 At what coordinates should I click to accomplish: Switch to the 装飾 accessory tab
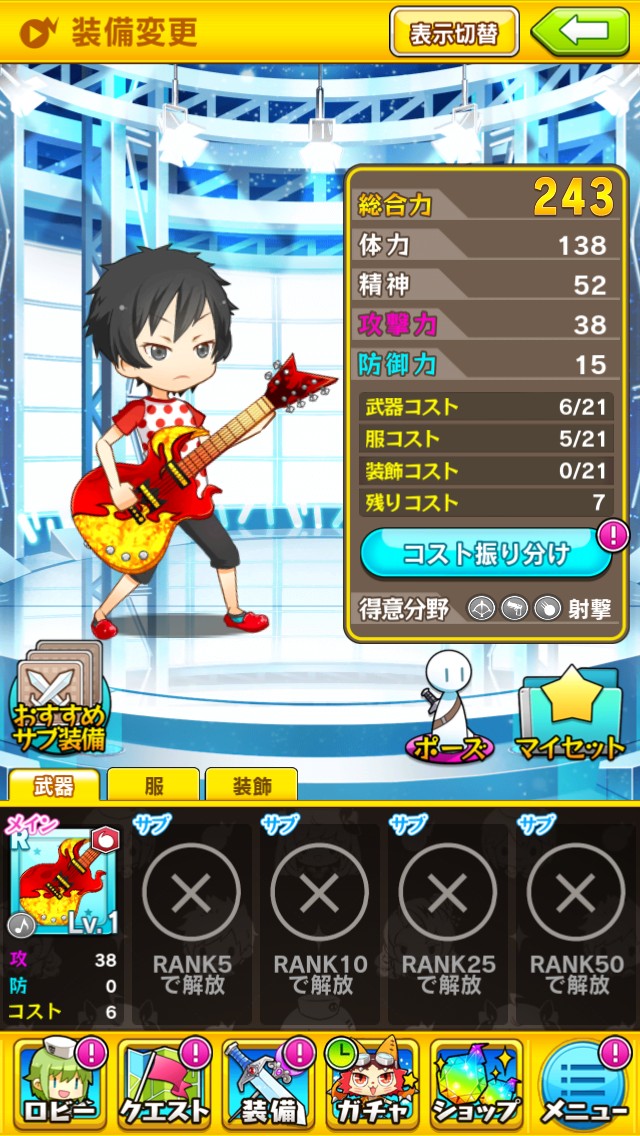click(x=251, y=786)
